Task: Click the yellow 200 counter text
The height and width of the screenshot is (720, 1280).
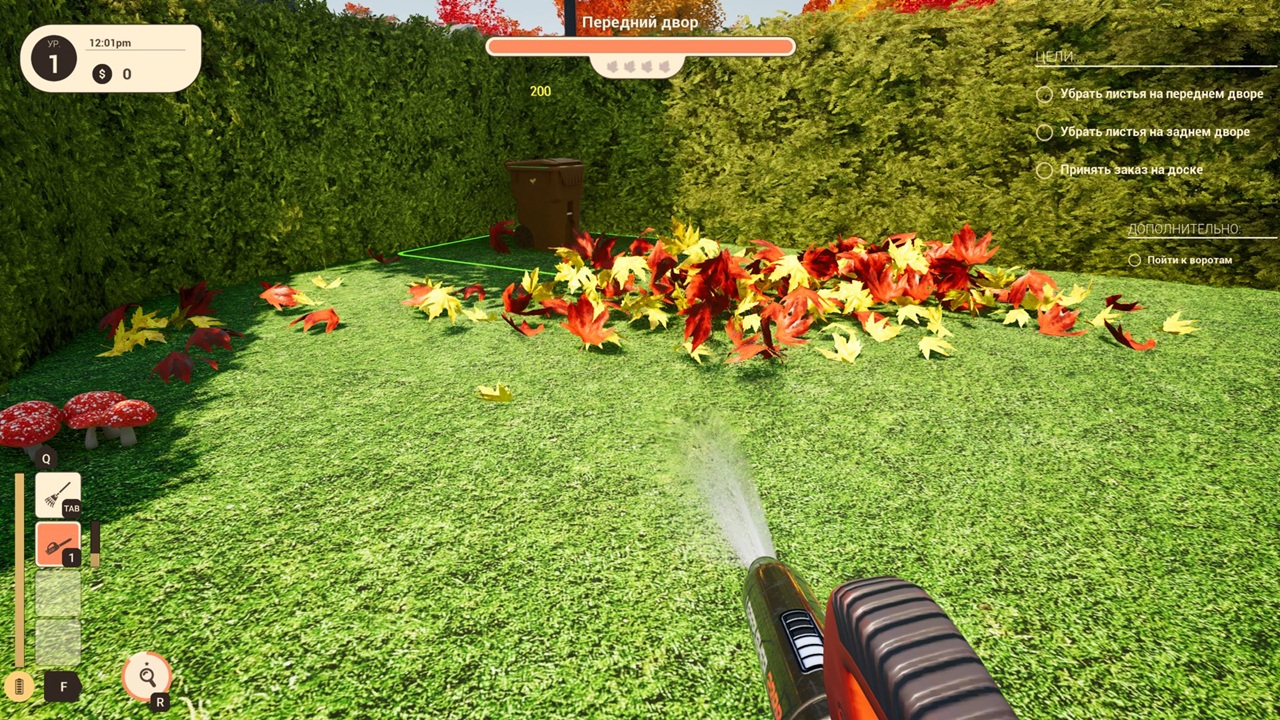Action: [x=541, y=91]
